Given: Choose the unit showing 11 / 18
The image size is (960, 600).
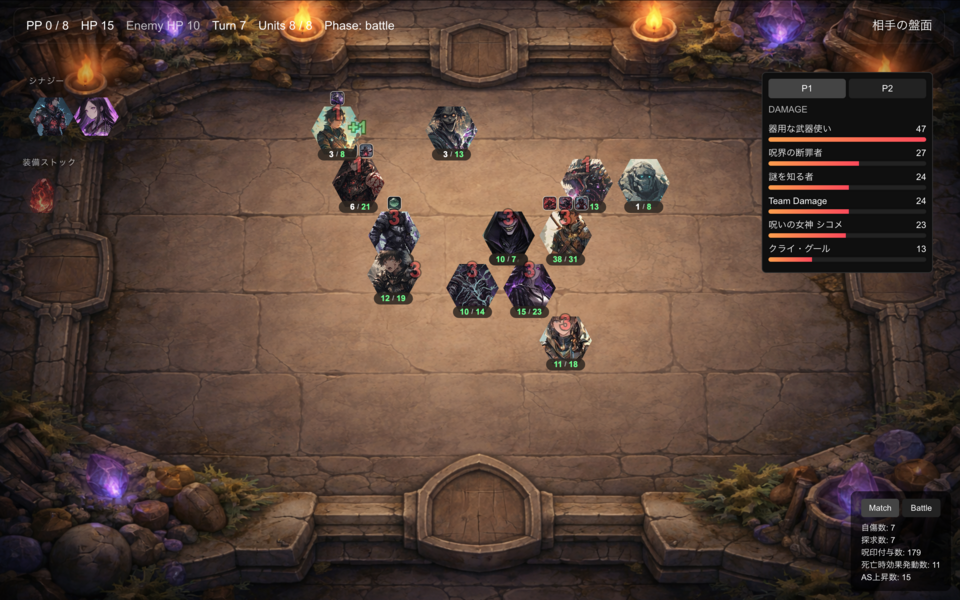Looking at the screenshot, I should click(565, 338).
